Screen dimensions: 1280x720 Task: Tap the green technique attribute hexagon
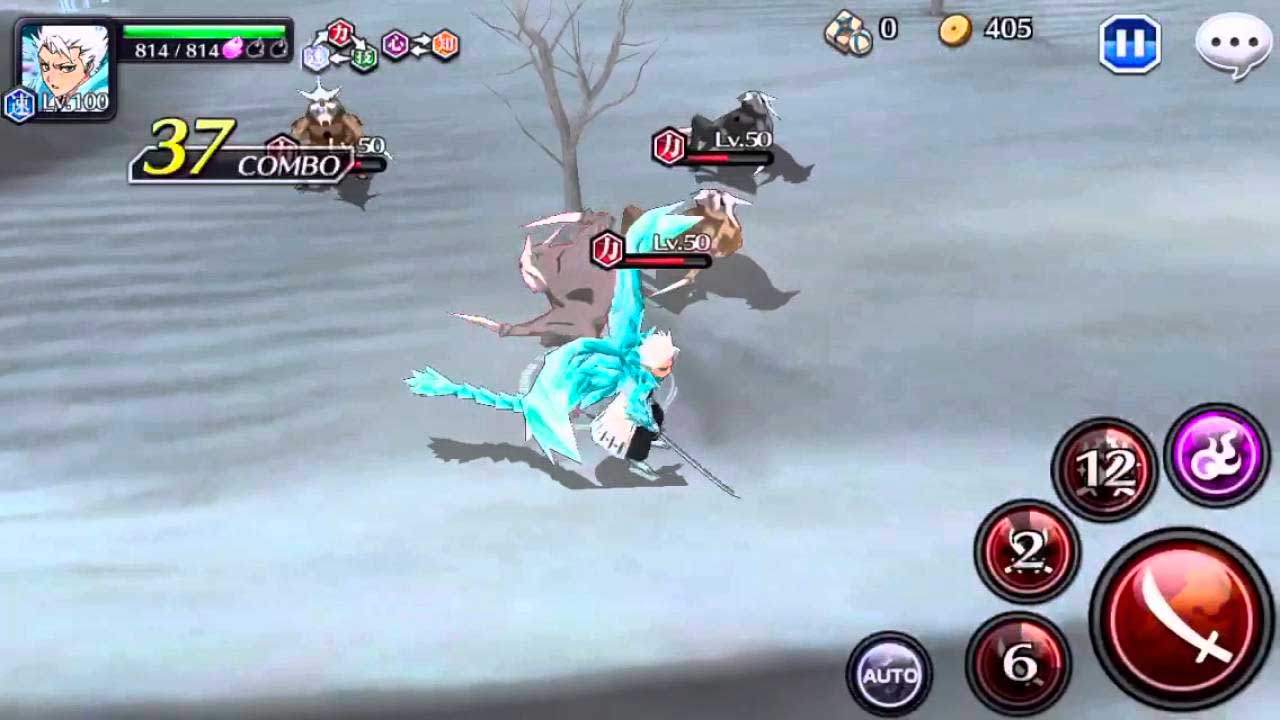coord(363,58)
